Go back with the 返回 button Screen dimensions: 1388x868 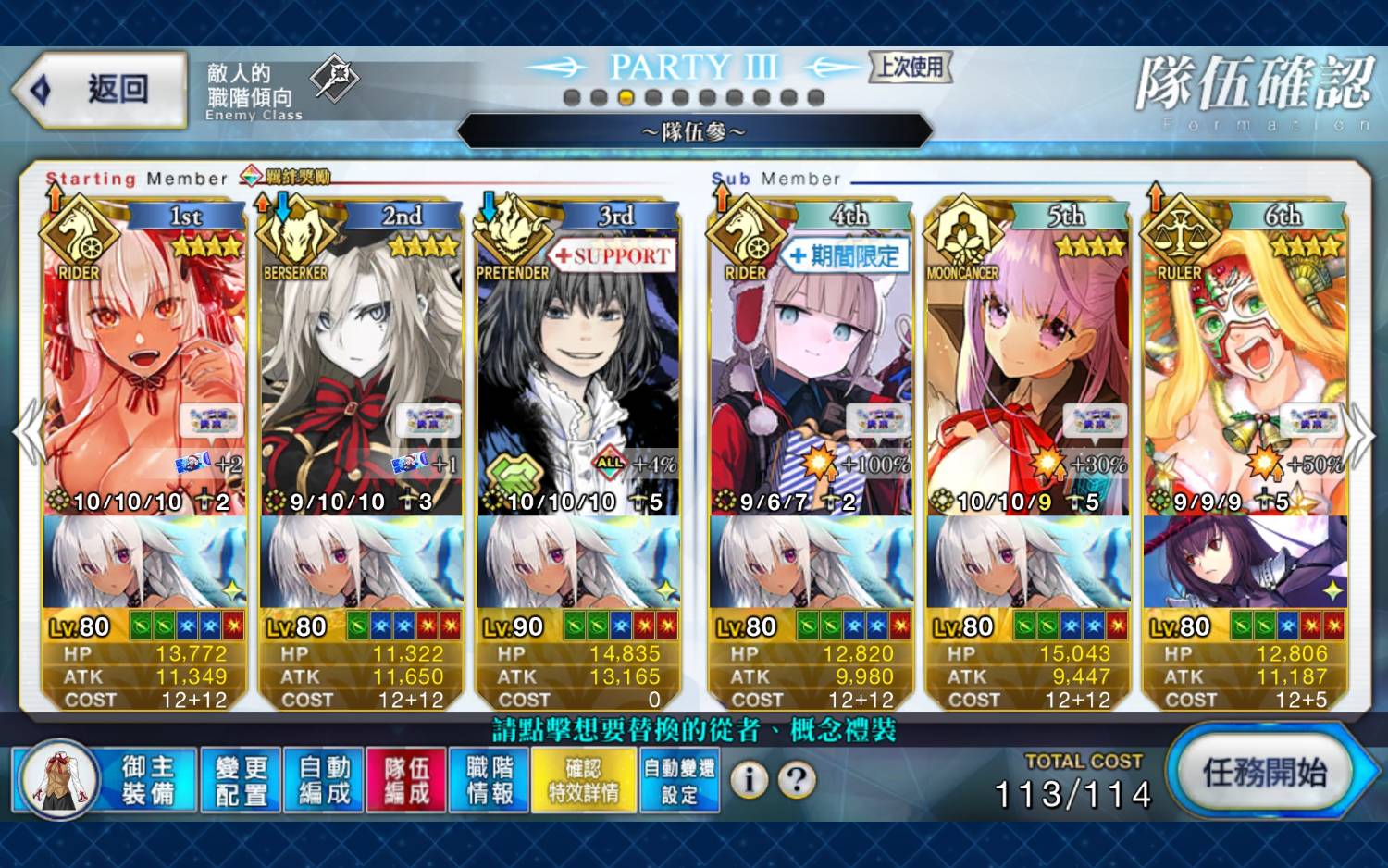click(x=100, y=90)
